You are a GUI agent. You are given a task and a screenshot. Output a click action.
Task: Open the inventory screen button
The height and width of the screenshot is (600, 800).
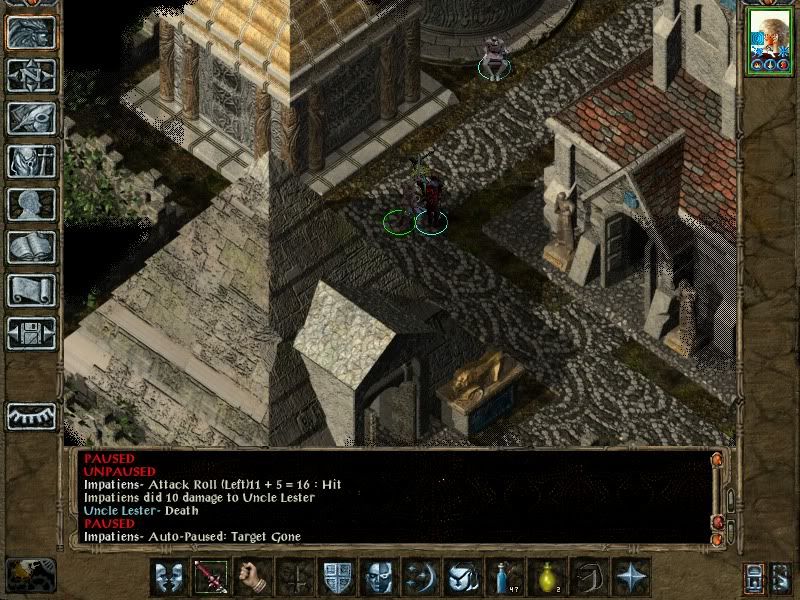[x=32, y=161]
